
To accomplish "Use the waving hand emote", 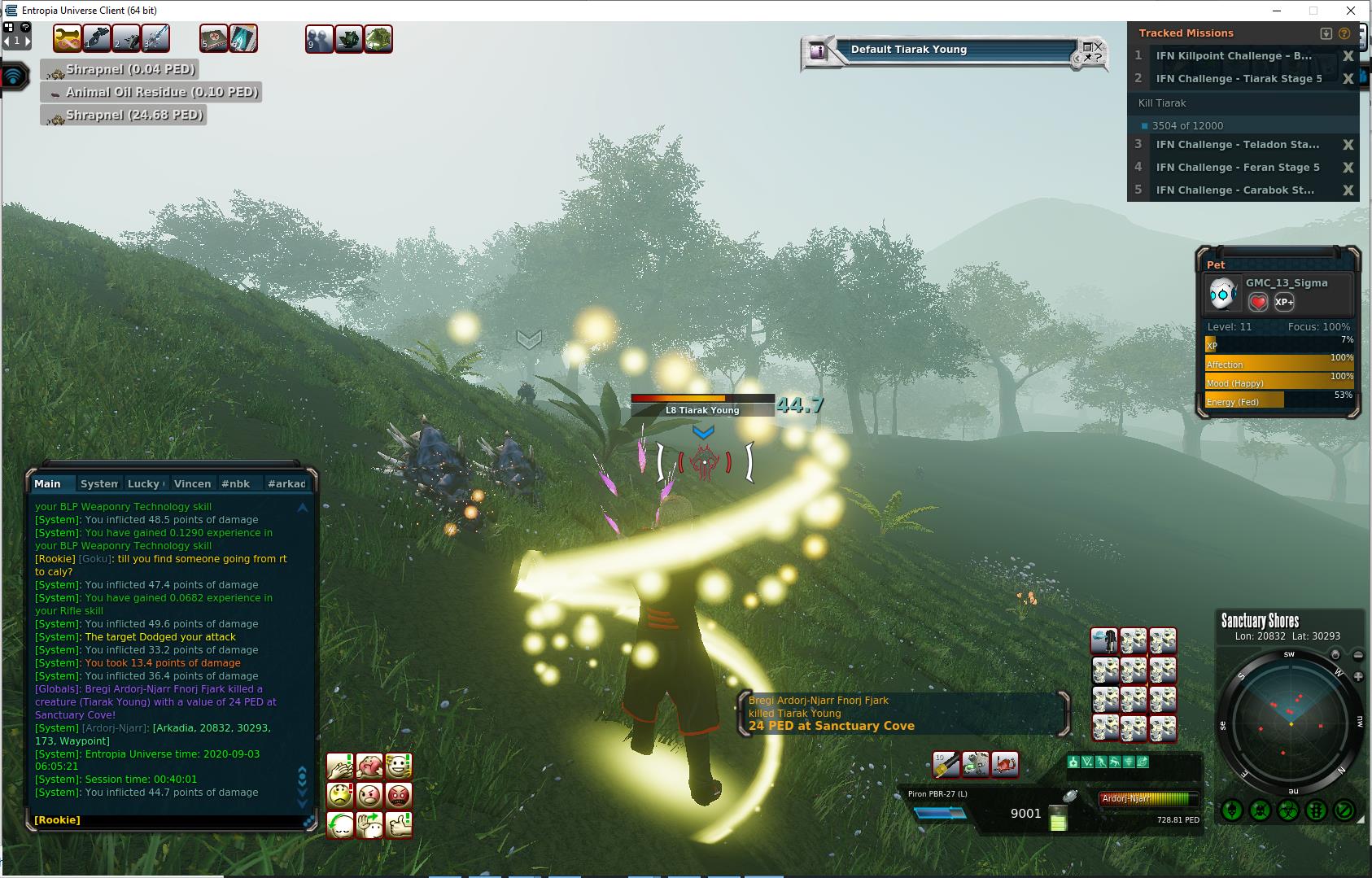I will click(369, 824).
